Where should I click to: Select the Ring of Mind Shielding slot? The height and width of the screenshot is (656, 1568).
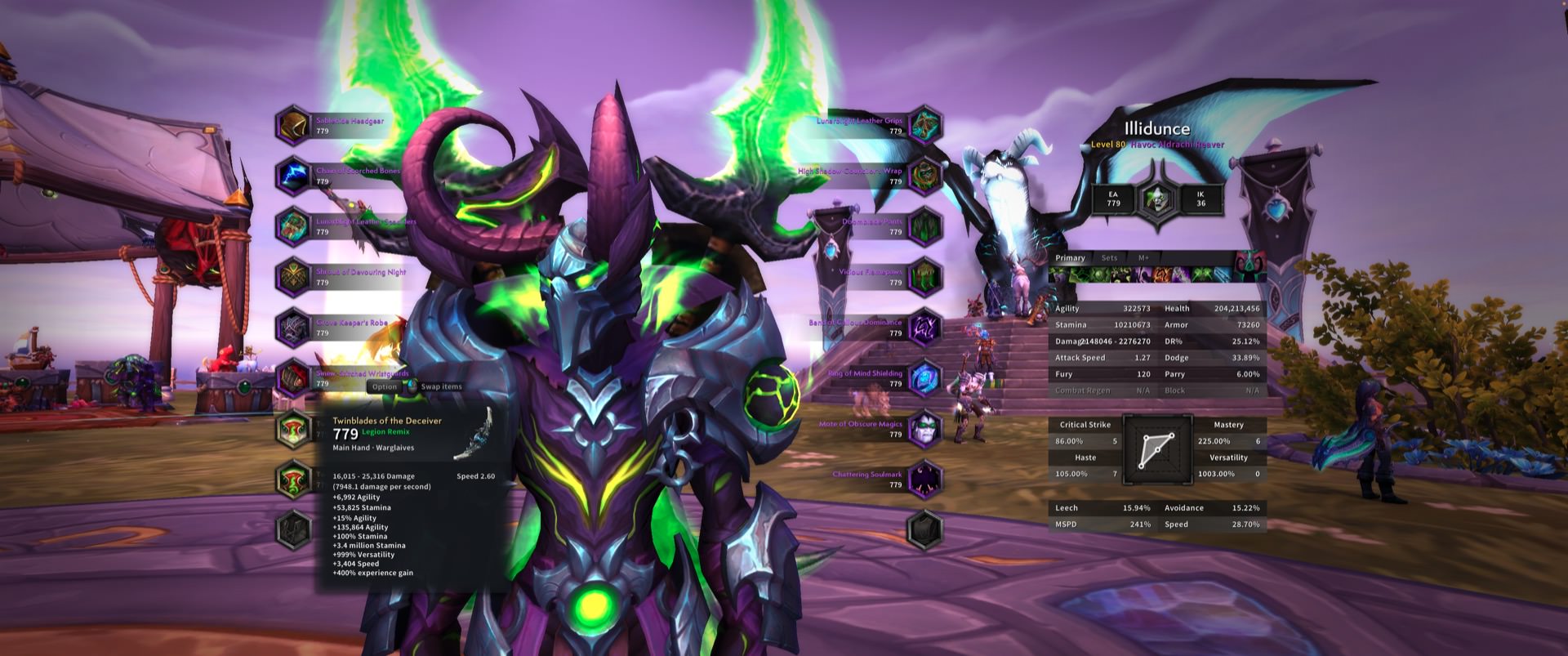pos(925,378)
